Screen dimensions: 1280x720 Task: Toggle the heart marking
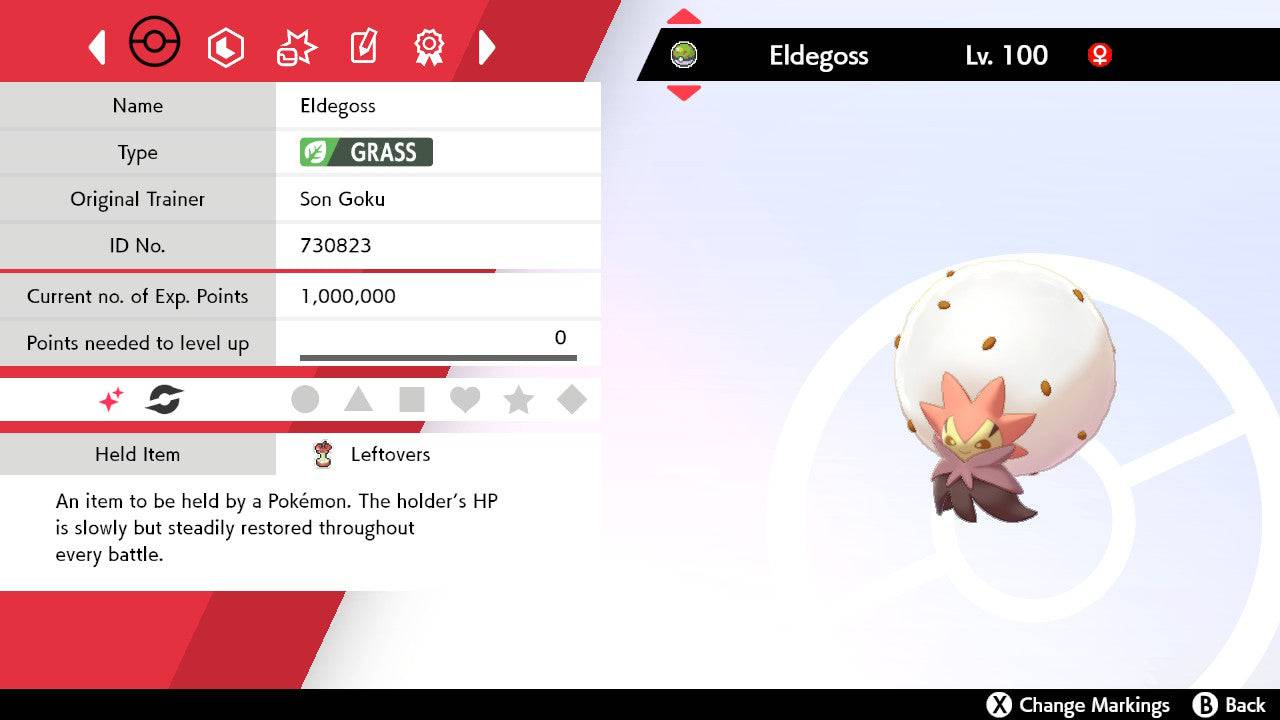(465, 400)
